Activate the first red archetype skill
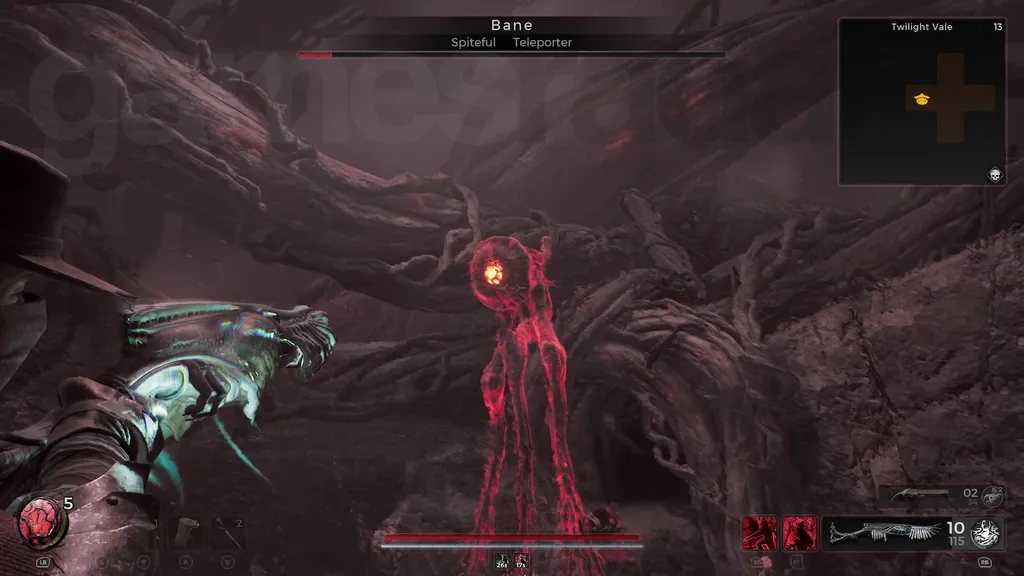The image size is (1024, 576). [x=758, y=533]
